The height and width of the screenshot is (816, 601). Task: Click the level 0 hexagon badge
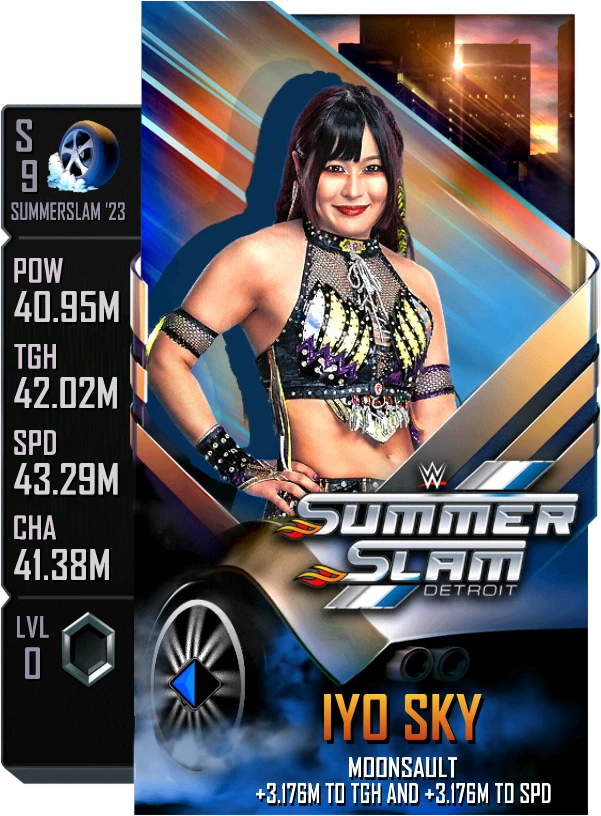click(86, 650)
